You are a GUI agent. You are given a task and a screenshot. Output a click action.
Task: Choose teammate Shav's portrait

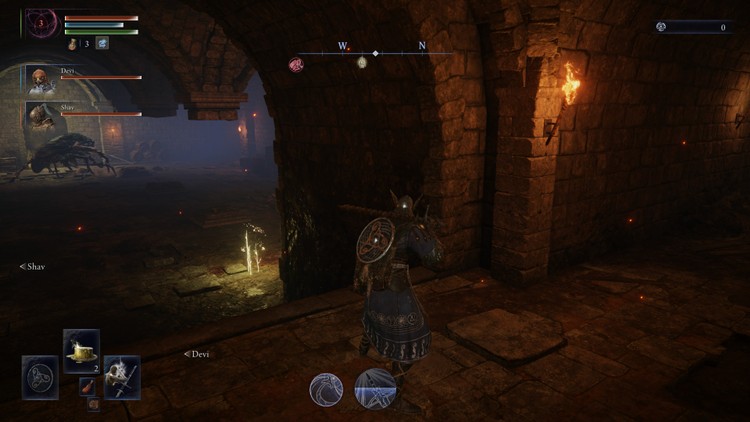tap(41, 117)
